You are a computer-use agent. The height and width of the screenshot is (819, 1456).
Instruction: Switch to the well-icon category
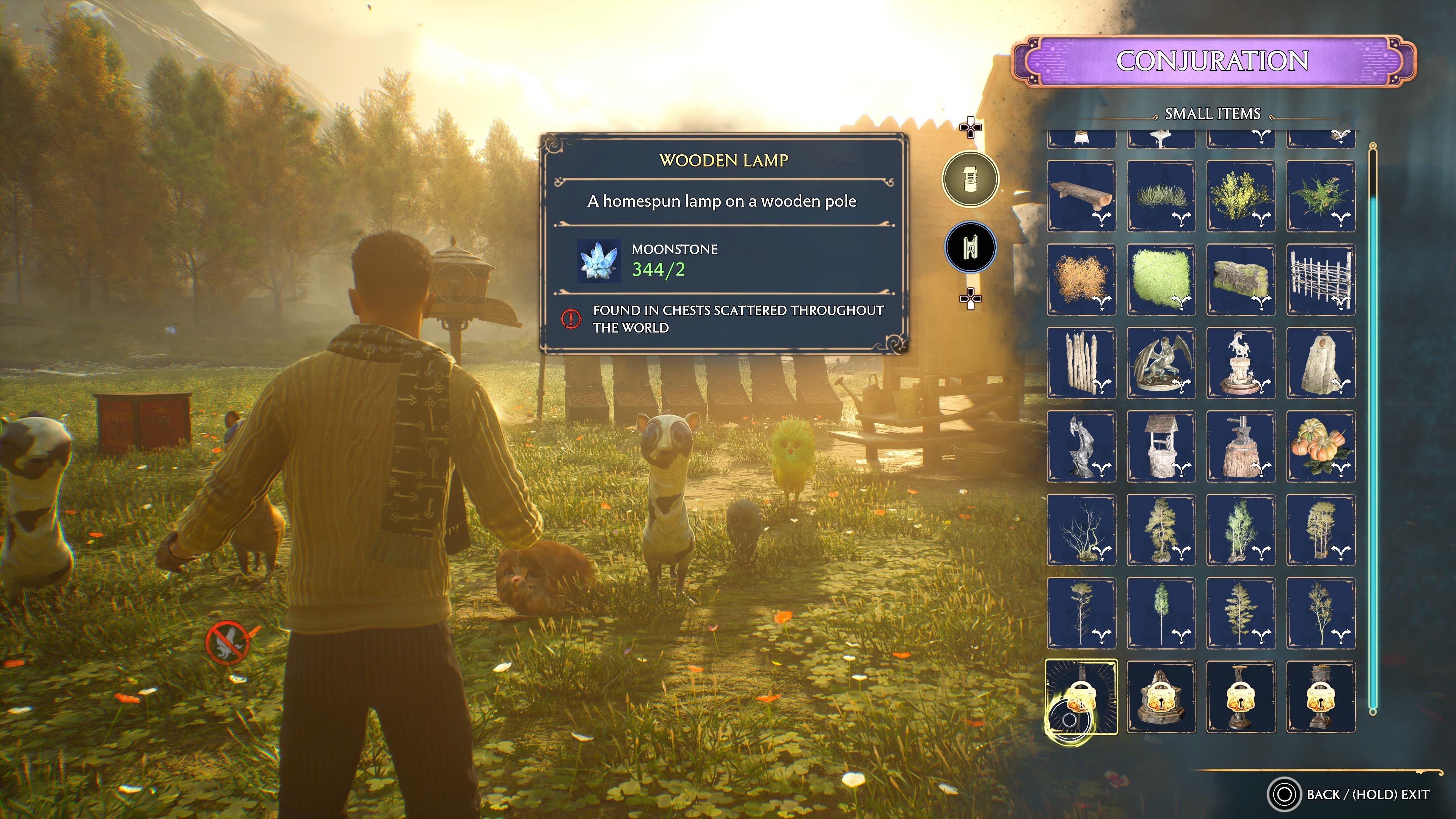tap(970, 179)
